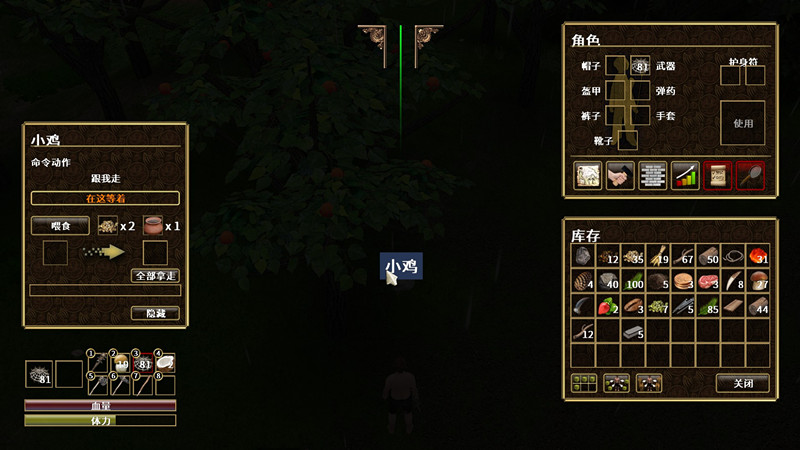Open the brick wall building icon
The width and height of the screenshot is (800, 450).
tap(652, 175)
